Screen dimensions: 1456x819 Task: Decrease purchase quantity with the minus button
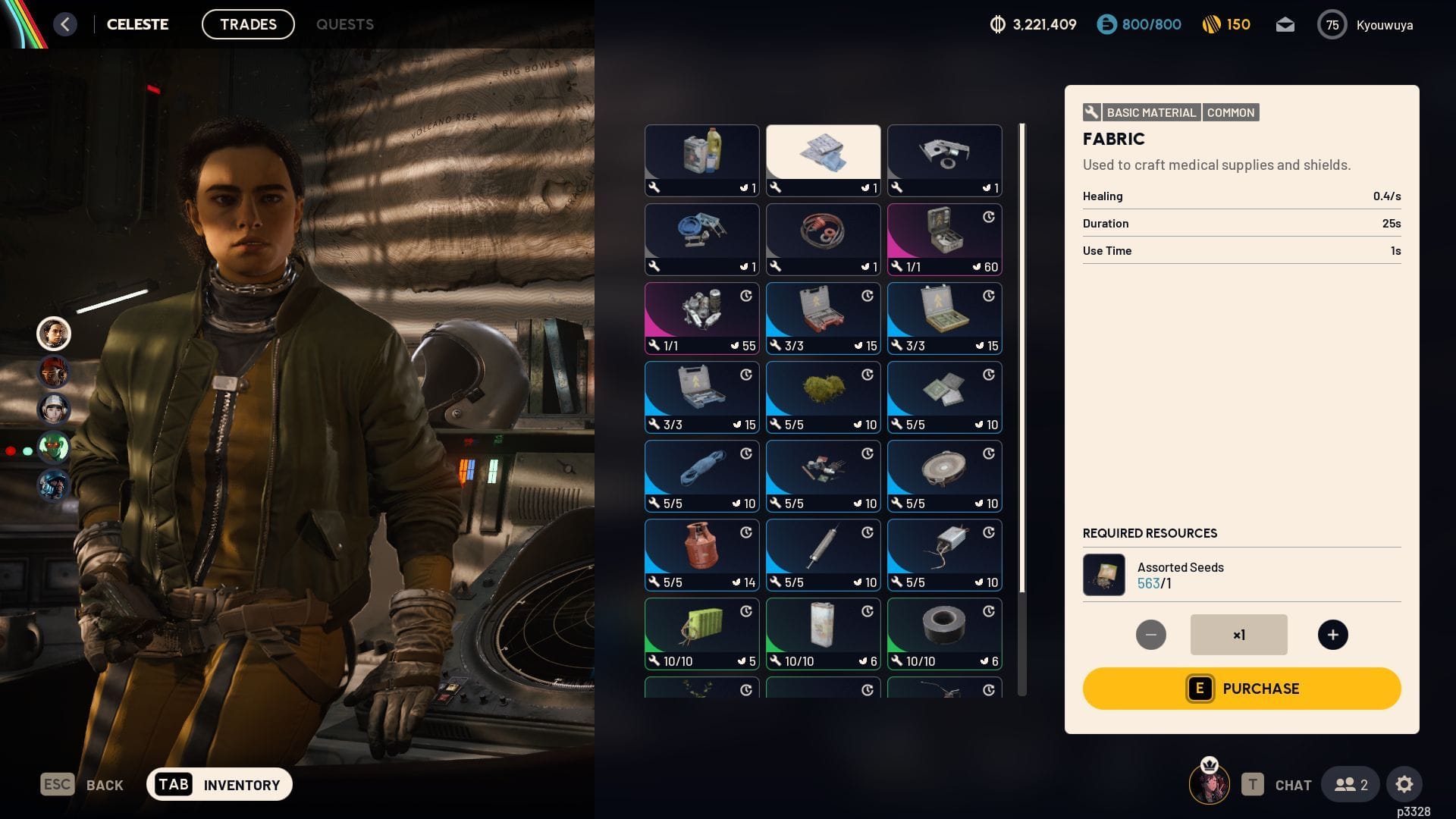(1150, 635)
